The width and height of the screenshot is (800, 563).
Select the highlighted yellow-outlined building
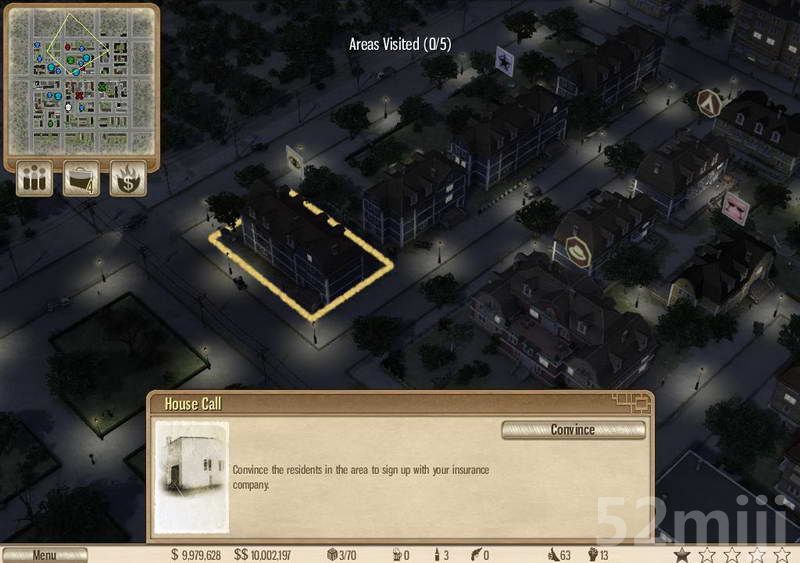point(303,248)
